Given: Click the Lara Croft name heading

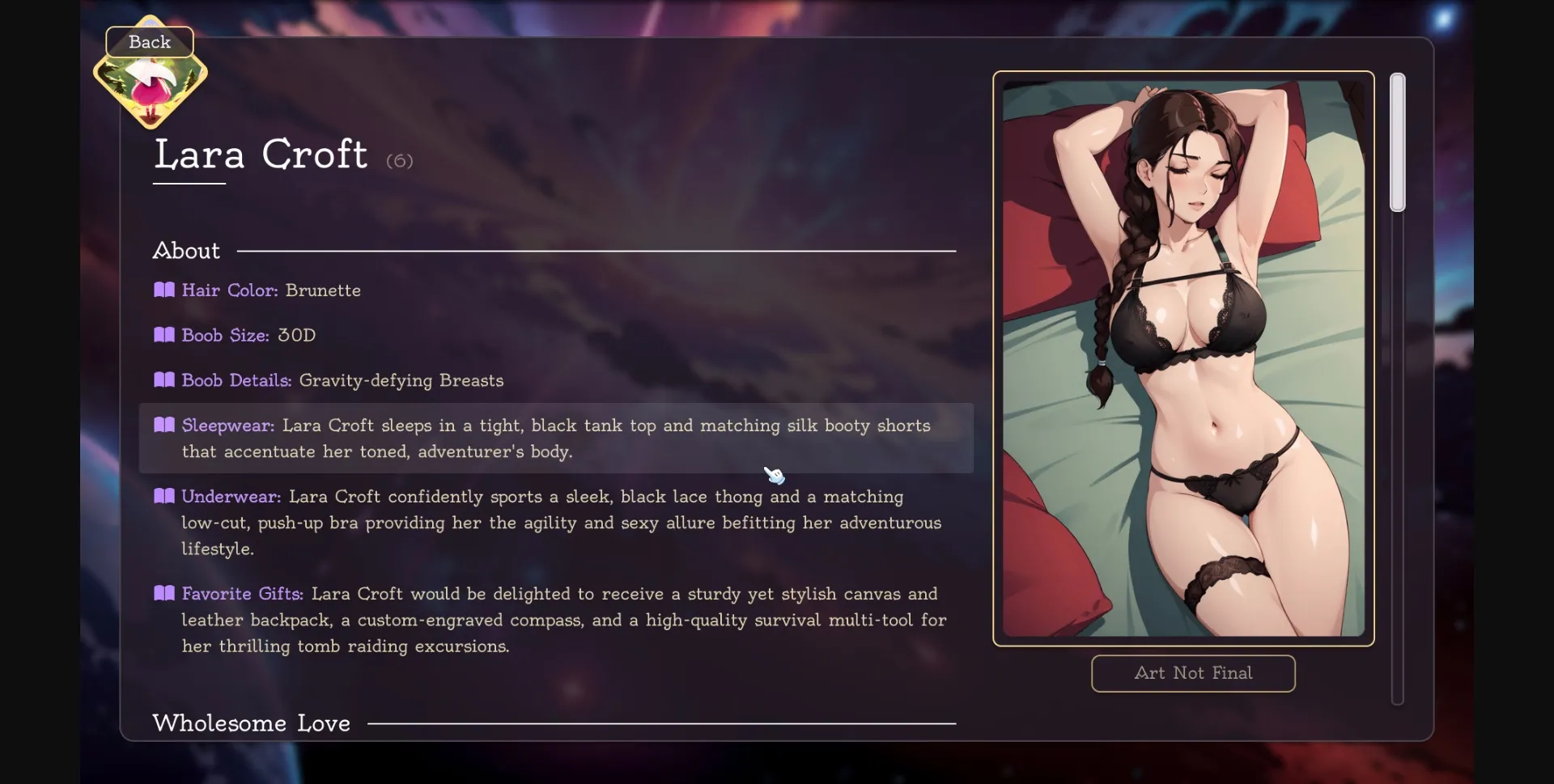Looking at the screenshot, I should tap(261, 155).
